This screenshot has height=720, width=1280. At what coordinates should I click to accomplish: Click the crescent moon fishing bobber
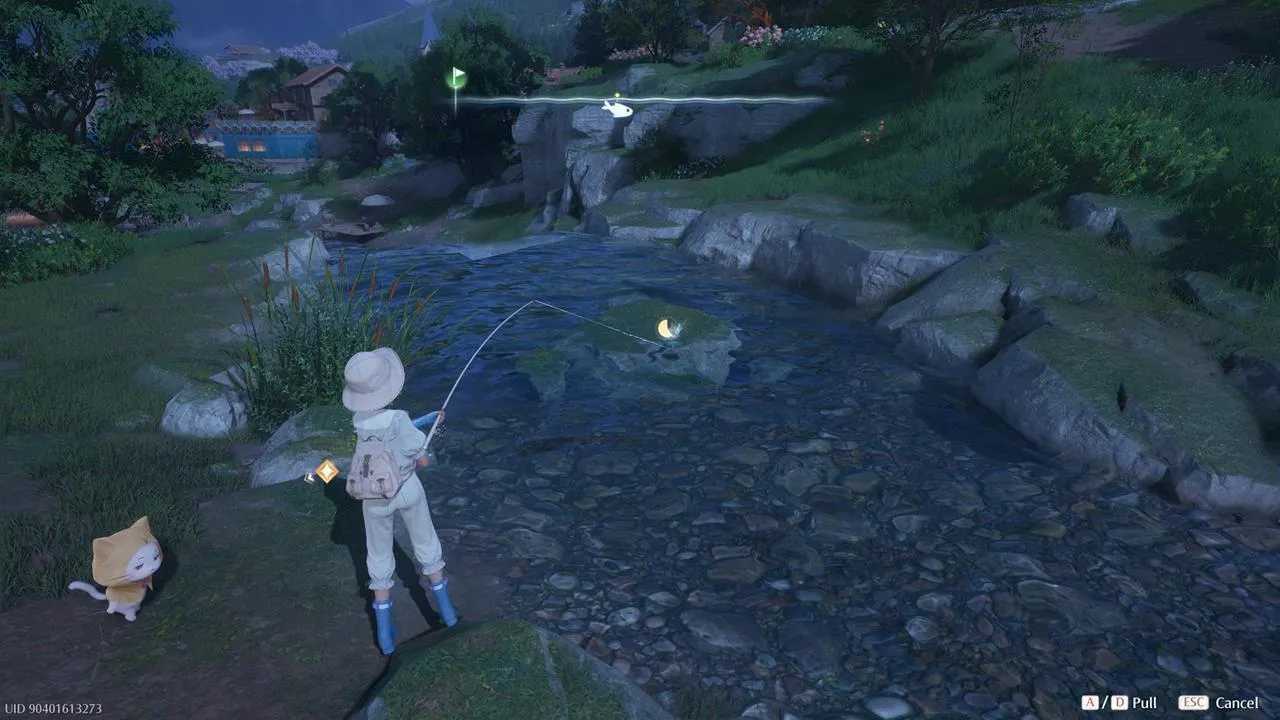pyautogui.click(x=665, y=327)
